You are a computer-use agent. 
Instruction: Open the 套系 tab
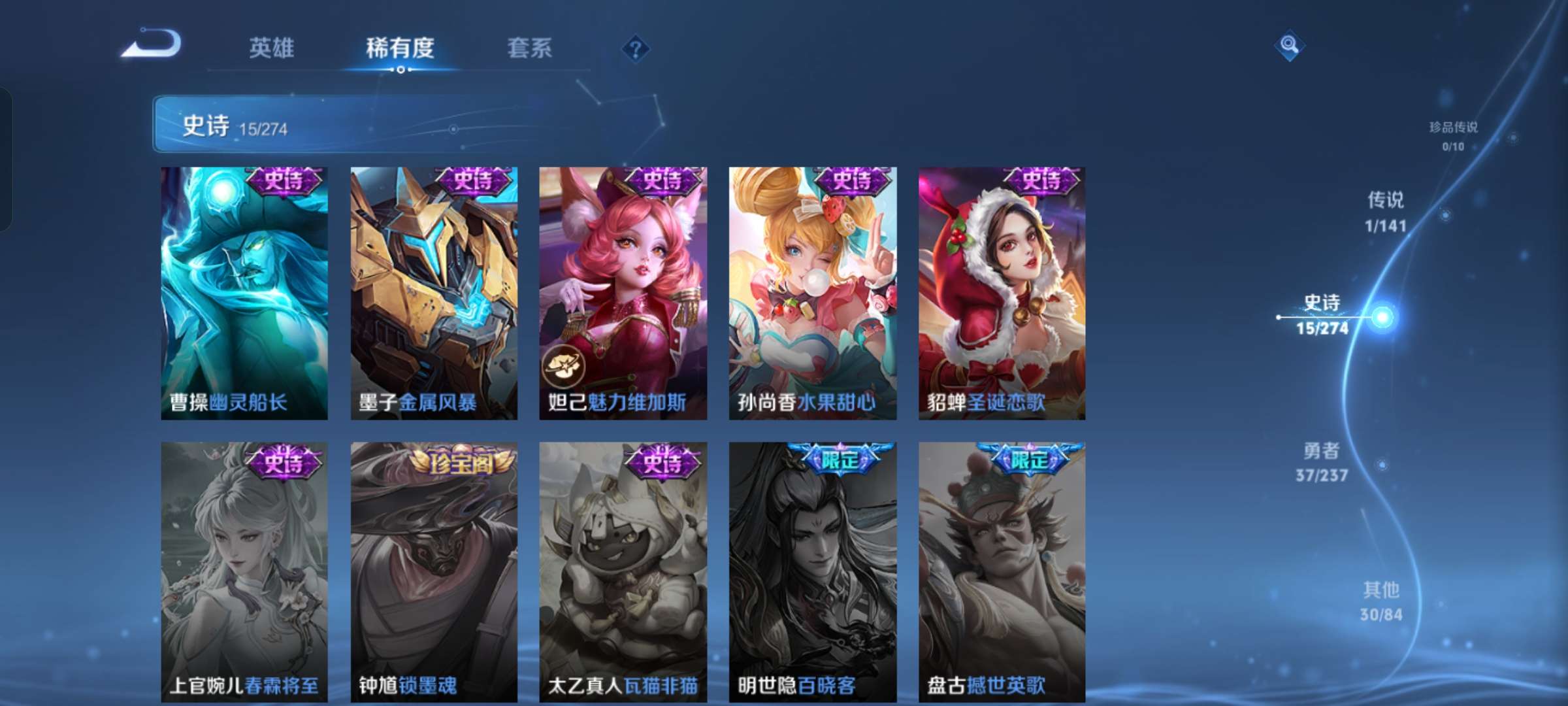(529, 48)
